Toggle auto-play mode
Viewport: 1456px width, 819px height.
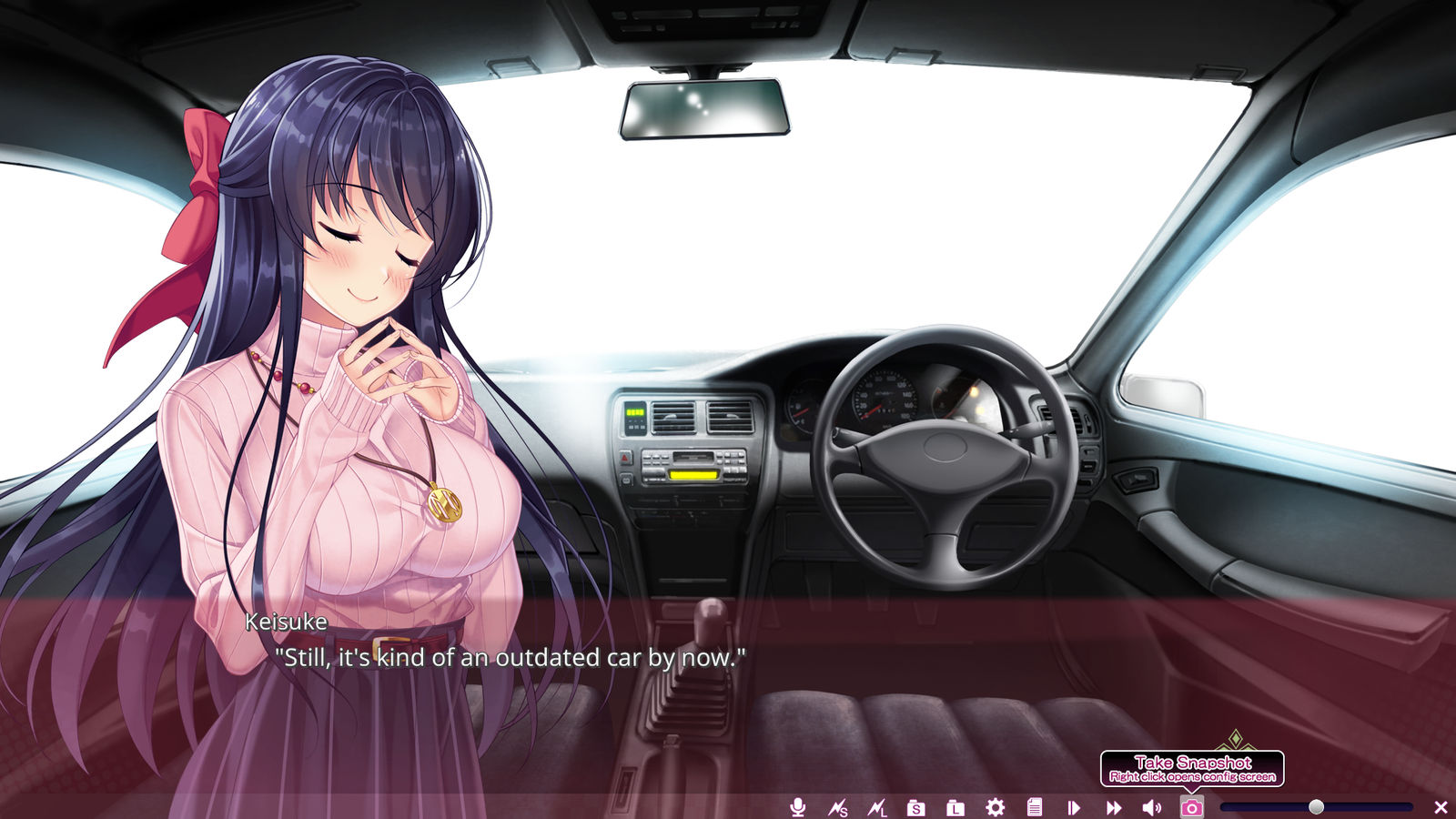(1074, 807)
